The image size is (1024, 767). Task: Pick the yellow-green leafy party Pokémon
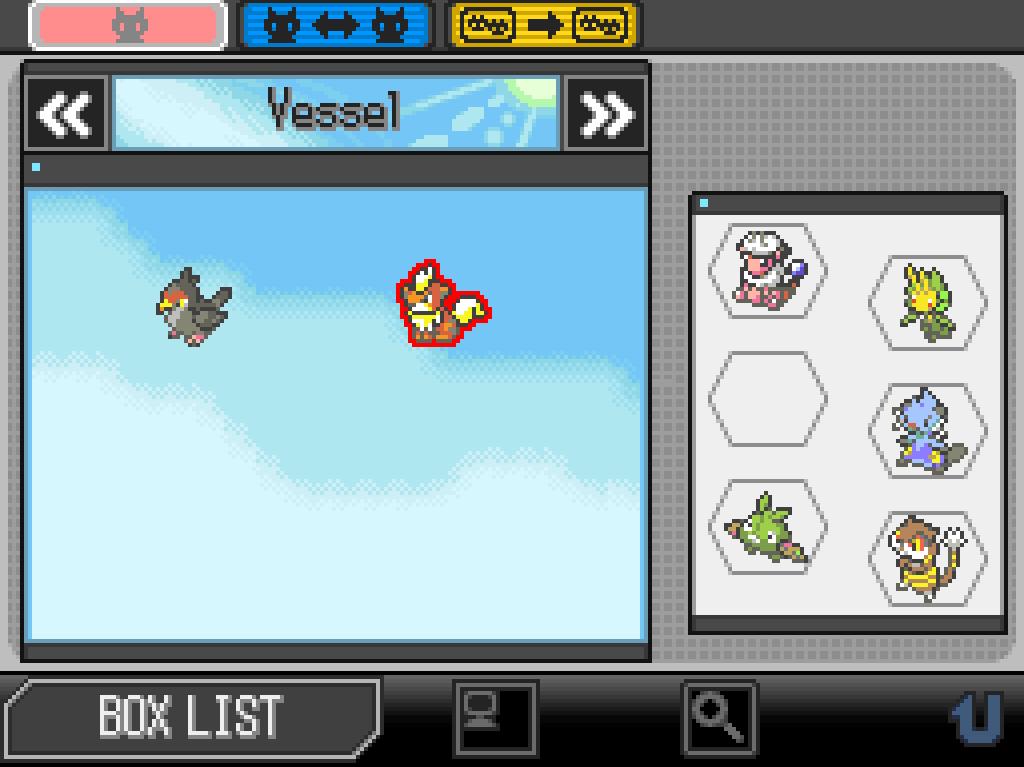[926, 301]
